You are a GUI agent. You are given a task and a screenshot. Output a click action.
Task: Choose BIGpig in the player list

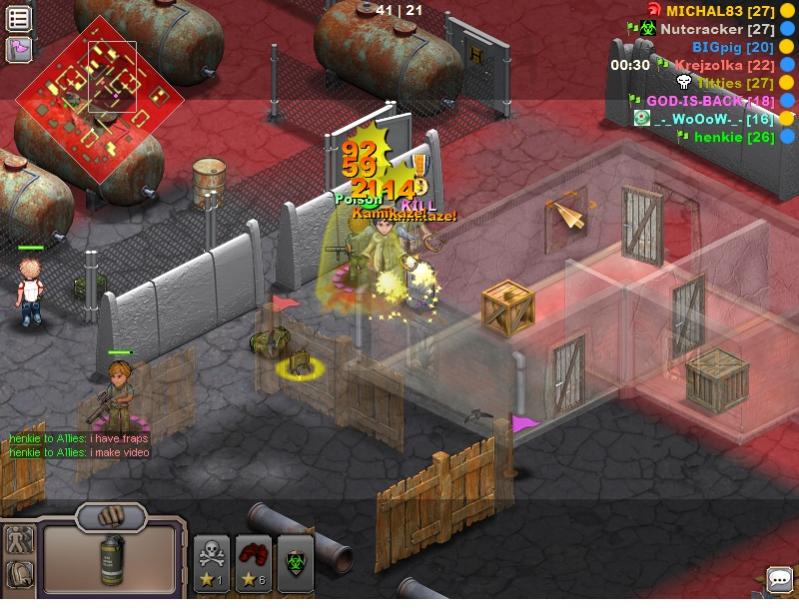click(x=732, y=47)
